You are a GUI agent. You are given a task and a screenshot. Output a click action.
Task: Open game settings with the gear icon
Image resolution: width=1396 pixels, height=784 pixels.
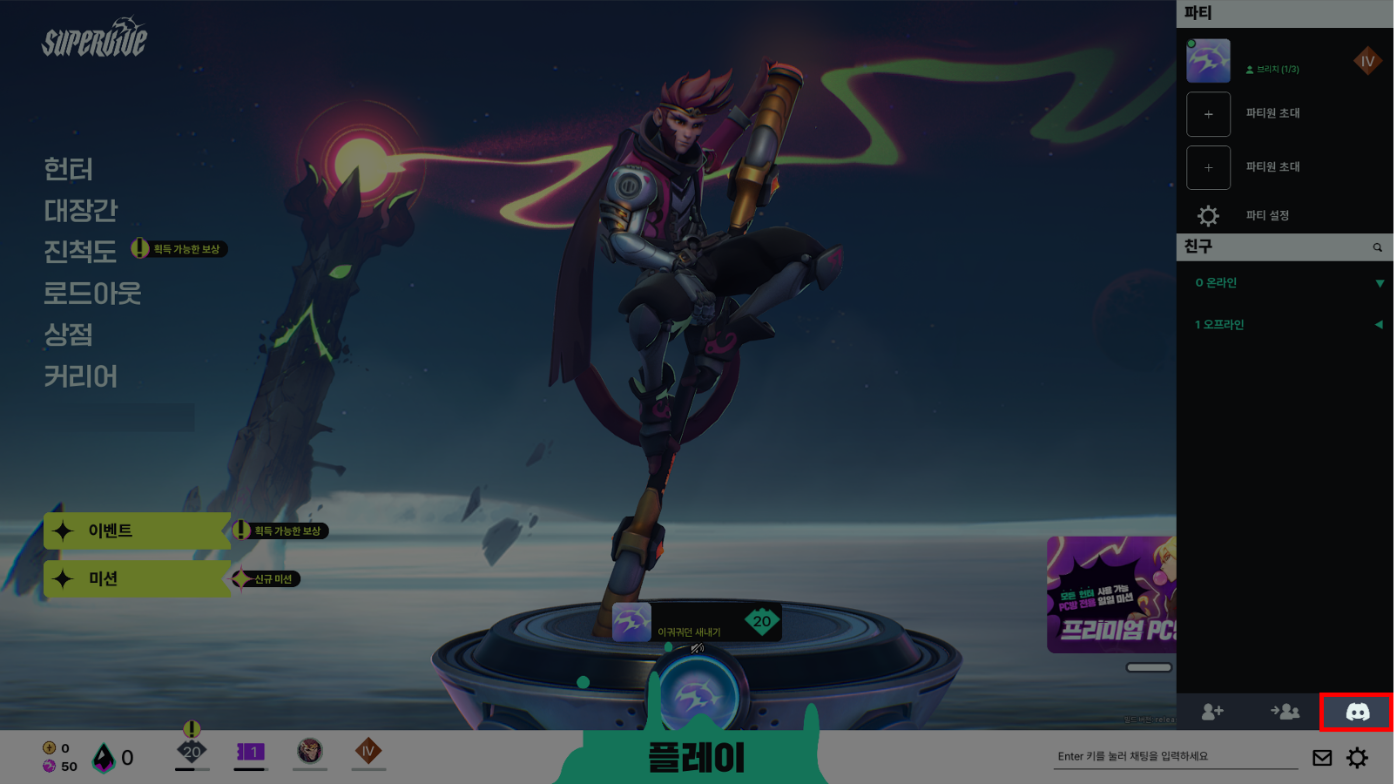pyautogui.click(x=1357, y=758)
